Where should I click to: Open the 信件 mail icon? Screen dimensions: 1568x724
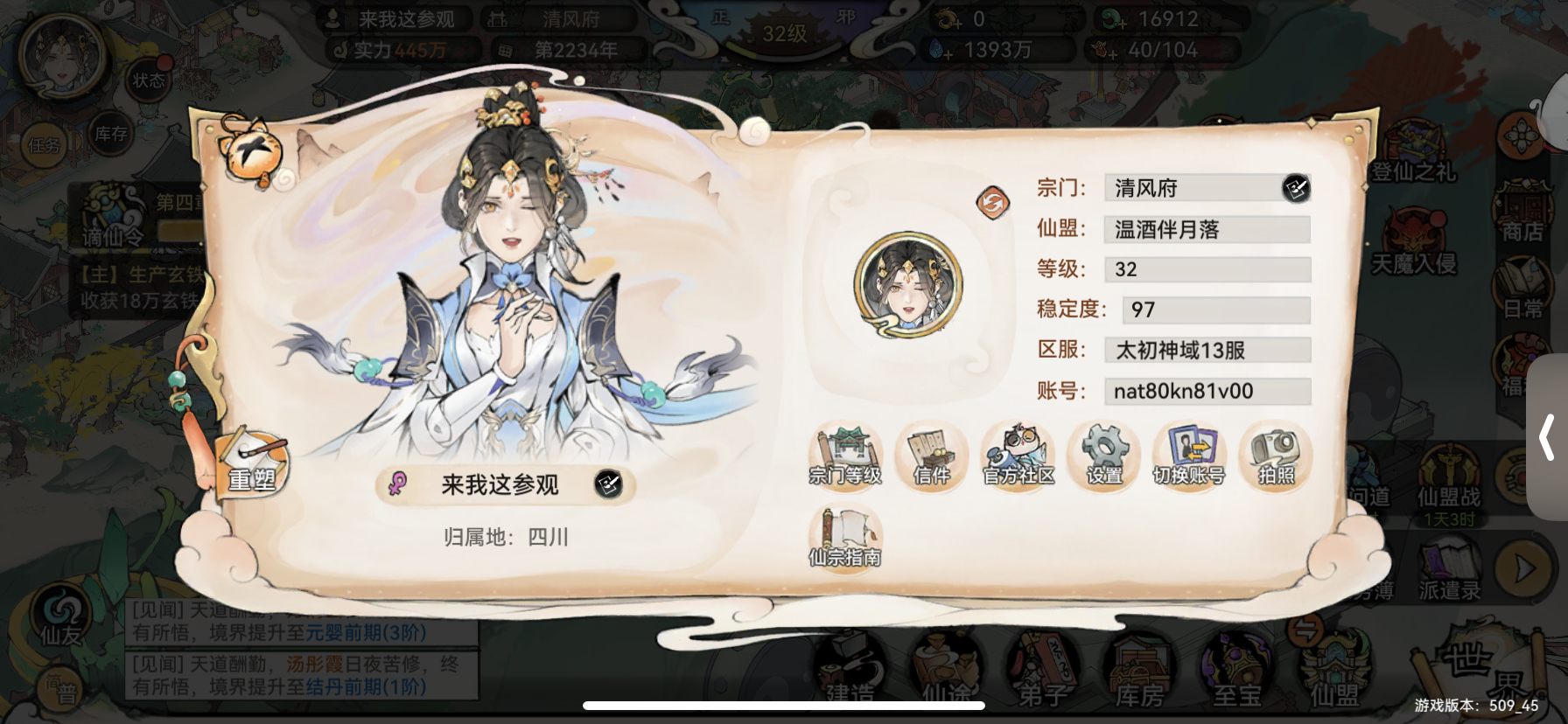point(931,455)
